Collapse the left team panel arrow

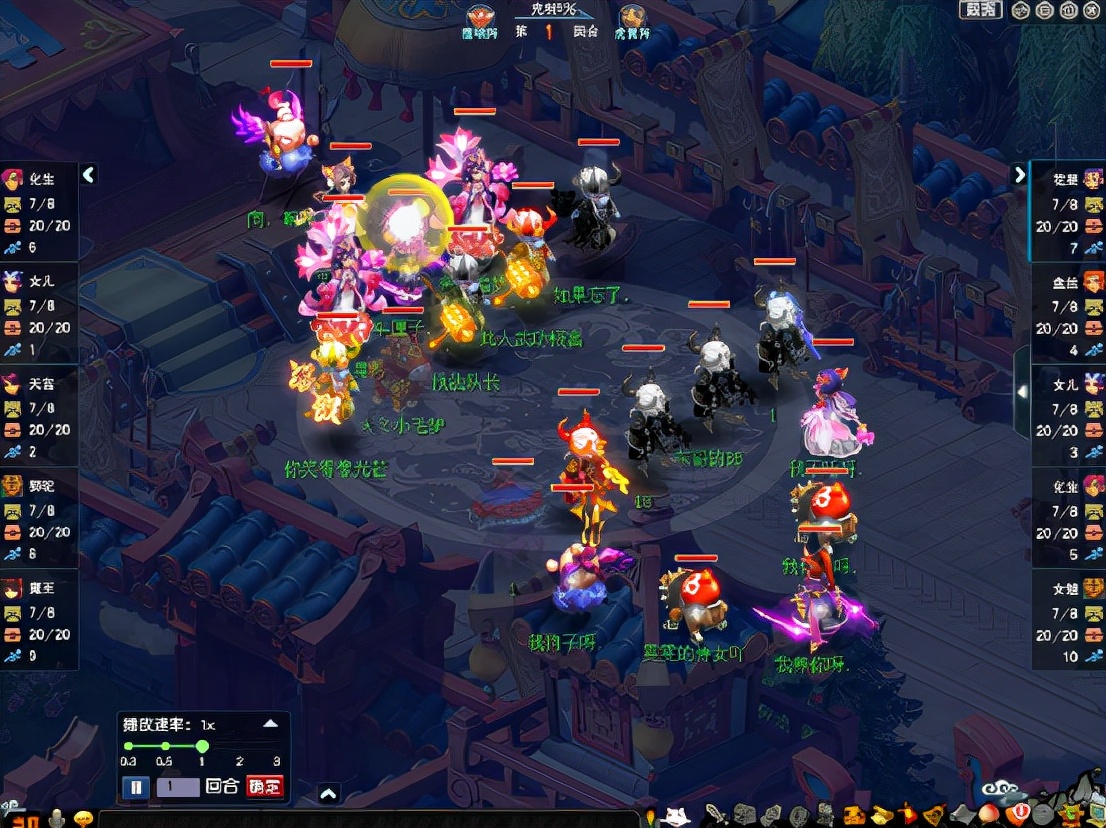pyautogui.click(x=88, y=175)
